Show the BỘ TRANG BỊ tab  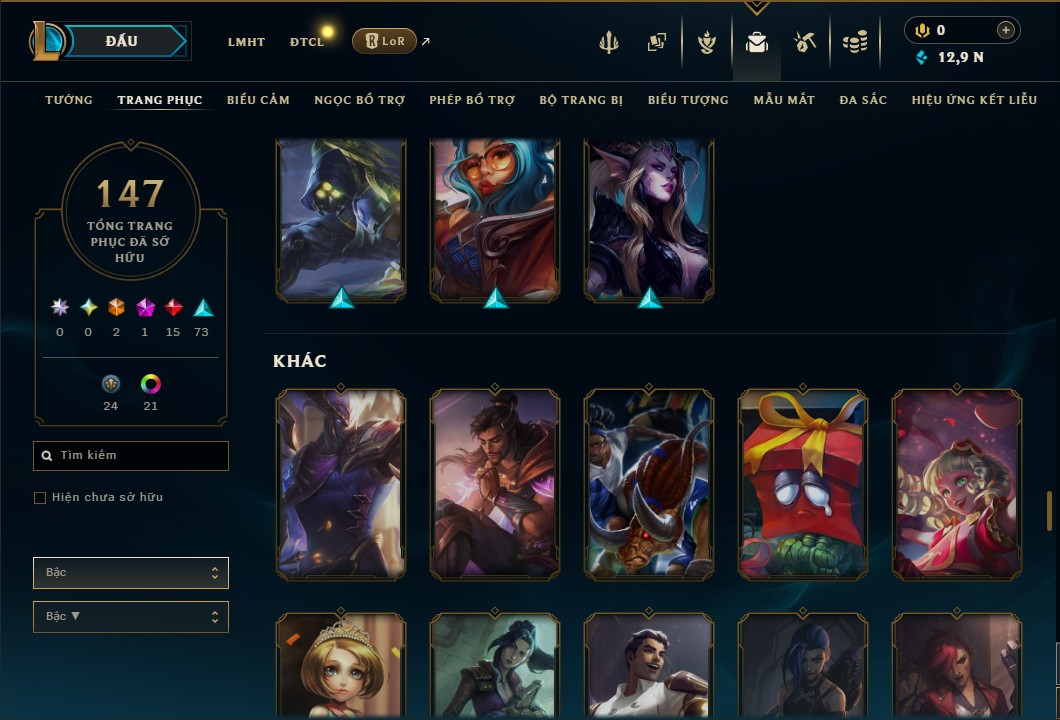tap(581, 100)
